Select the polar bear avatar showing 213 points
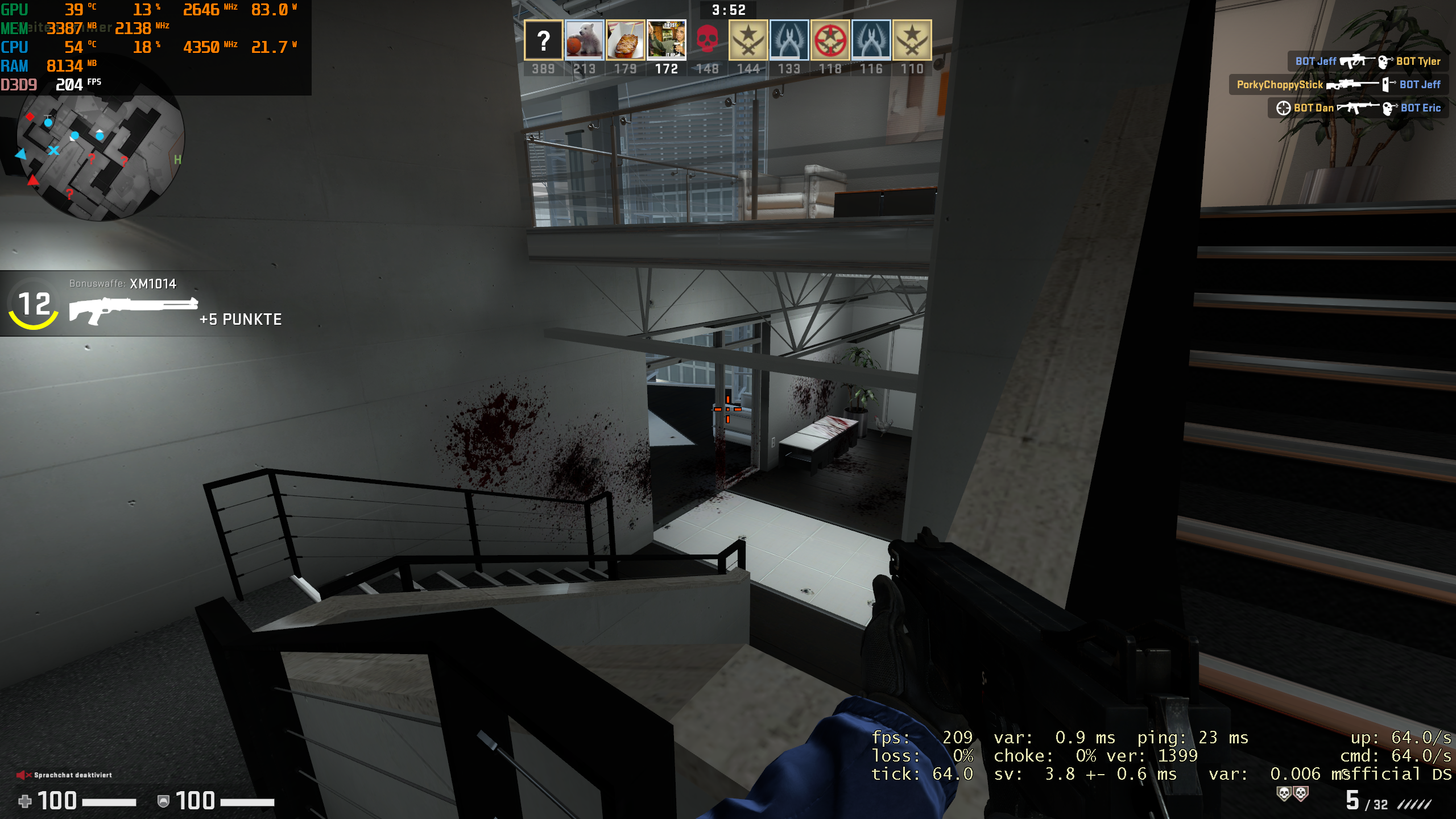 585,40
